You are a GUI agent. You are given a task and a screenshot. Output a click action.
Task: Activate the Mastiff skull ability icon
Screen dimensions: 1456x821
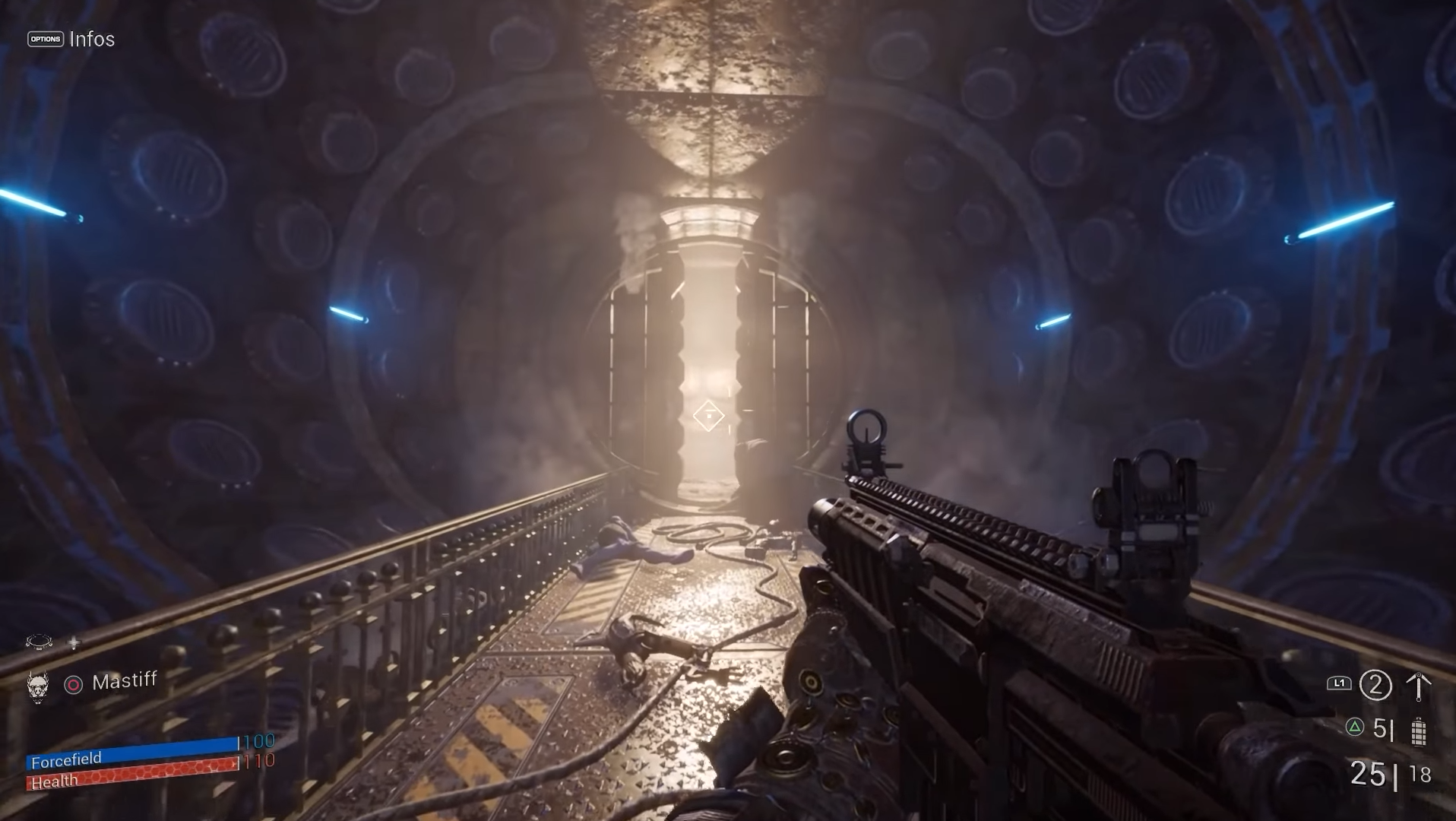(37, 686)
